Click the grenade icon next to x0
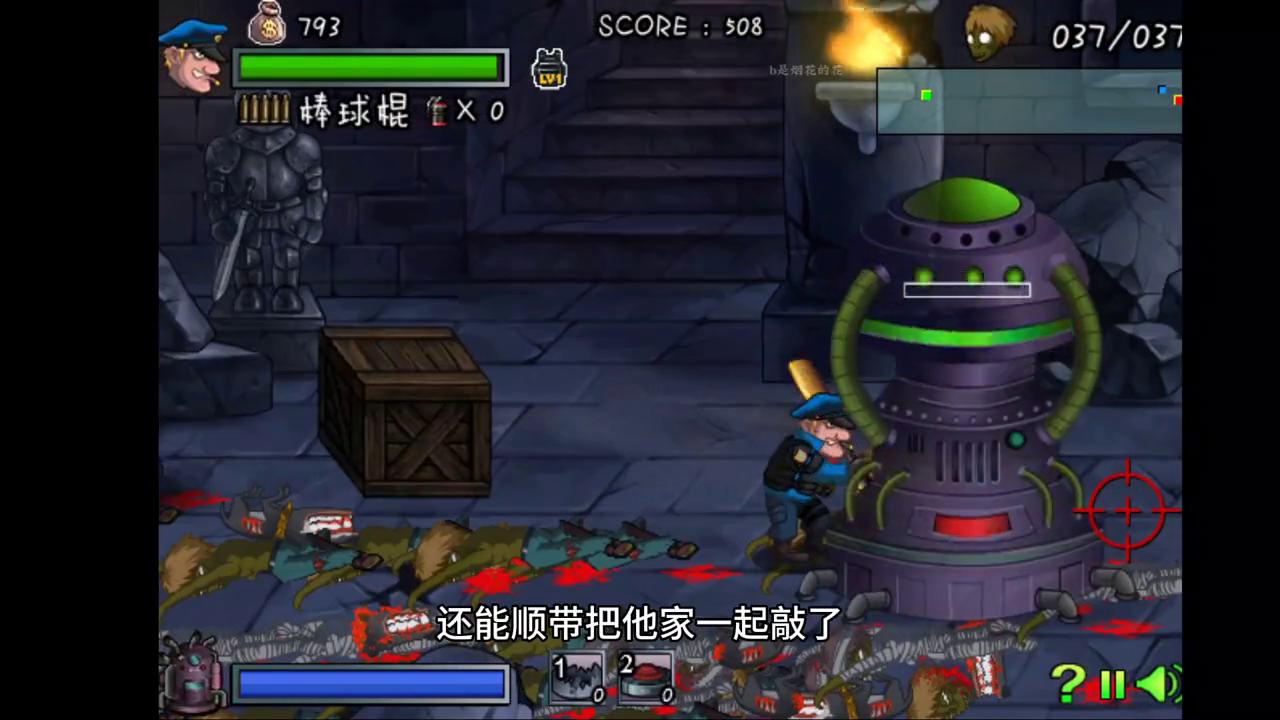This screenshot has height=720, width=1280. tap(438, 111)
